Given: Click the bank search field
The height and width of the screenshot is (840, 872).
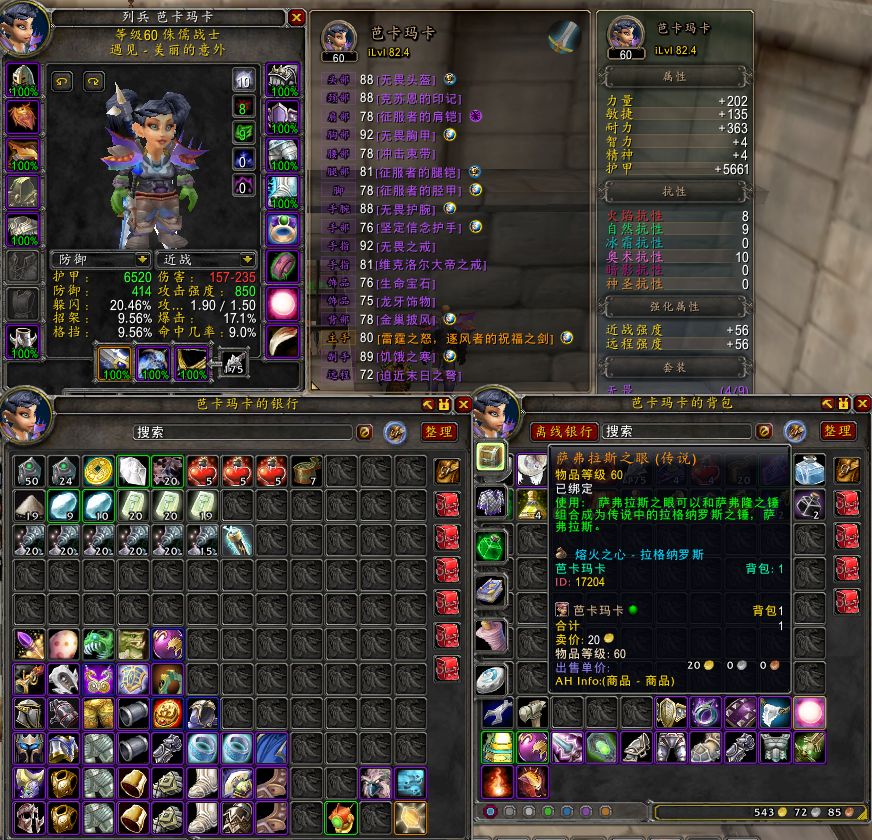Looking at the screenshot, I should coord(243,432).
